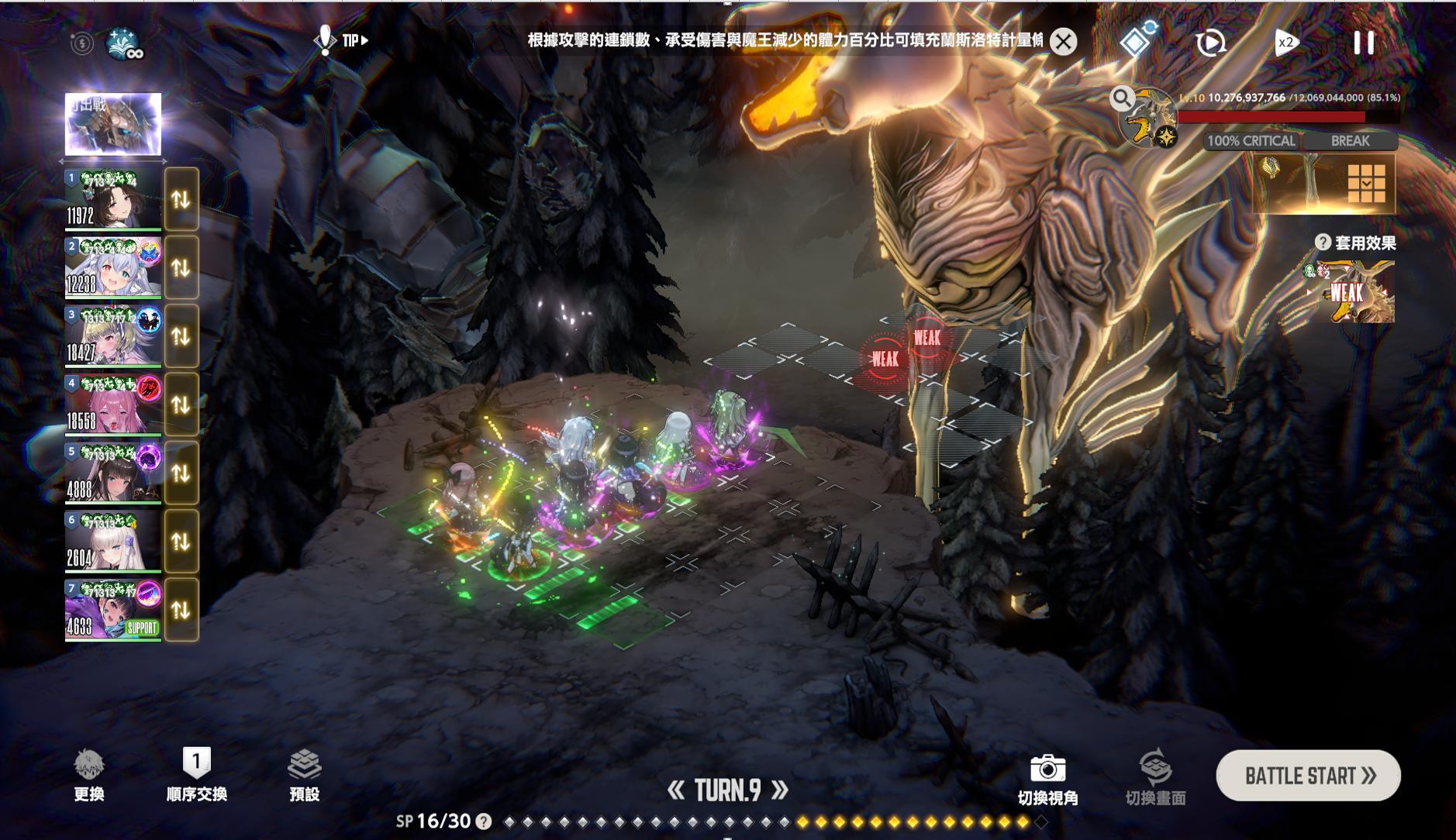
Task: Toggle the swap arrows beside character slot 1
Action: [x=181, y=201]
